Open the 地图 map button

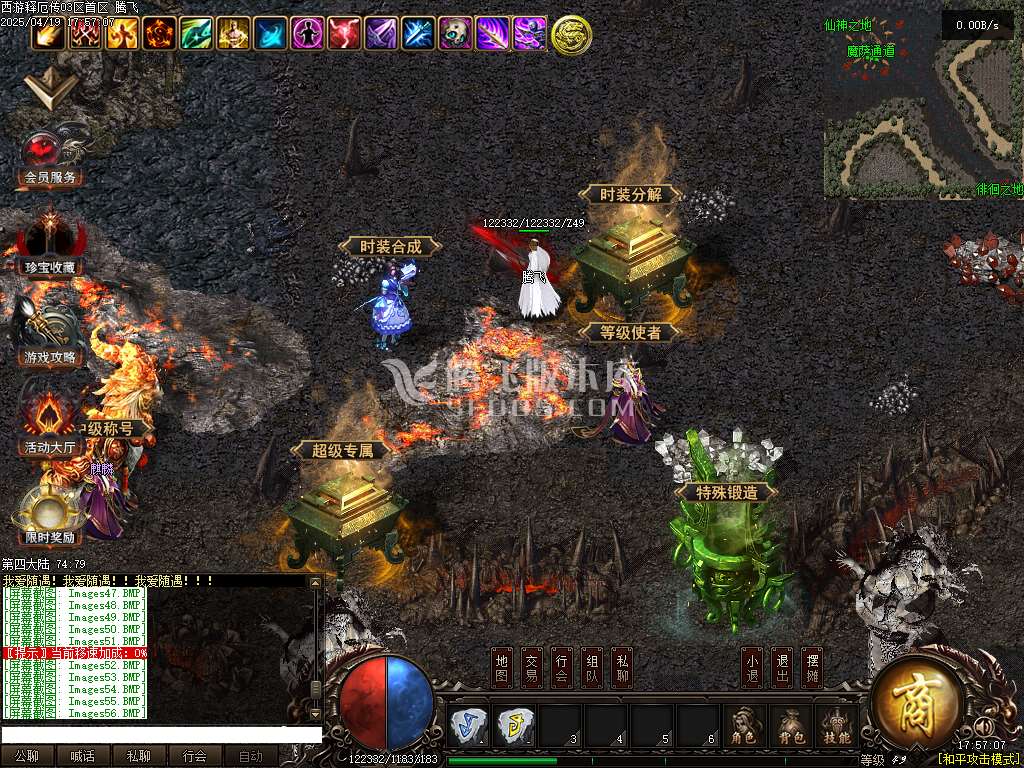(x=503, y=667)
